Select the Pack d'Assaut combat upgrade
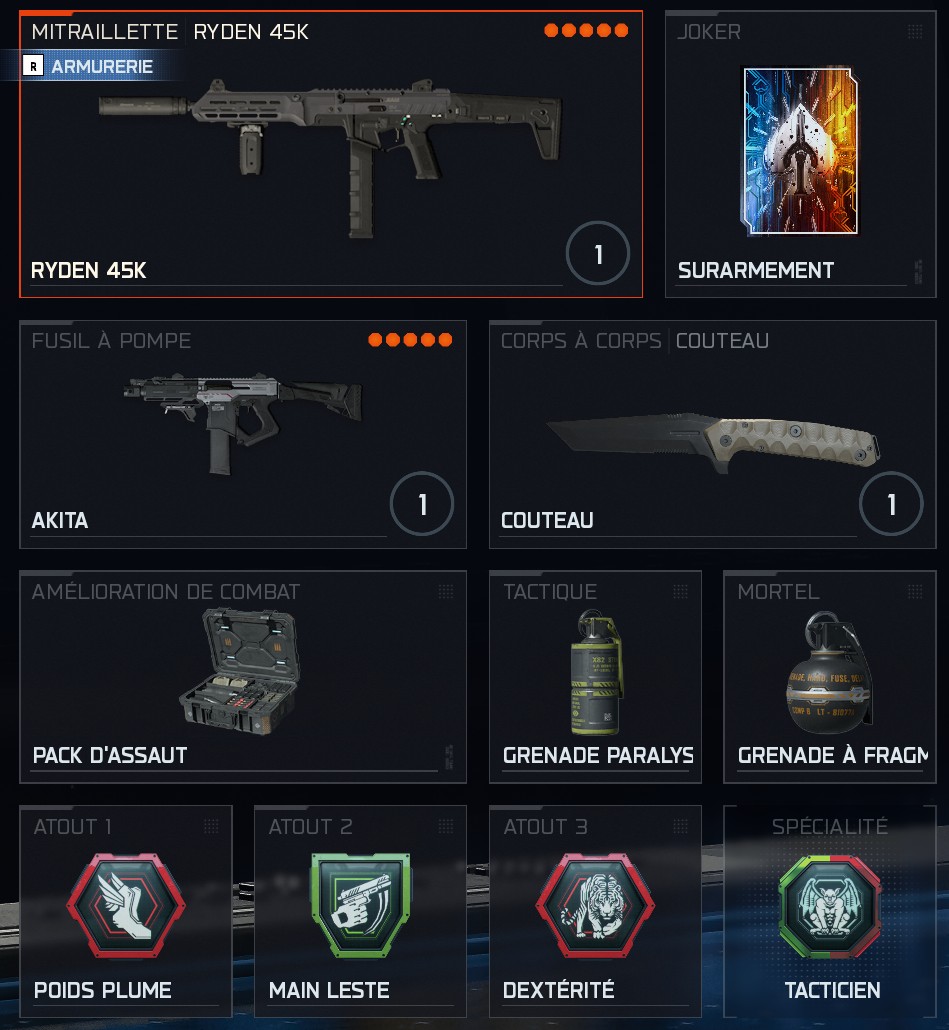949x1030 pixels. (x=242, y=676)
